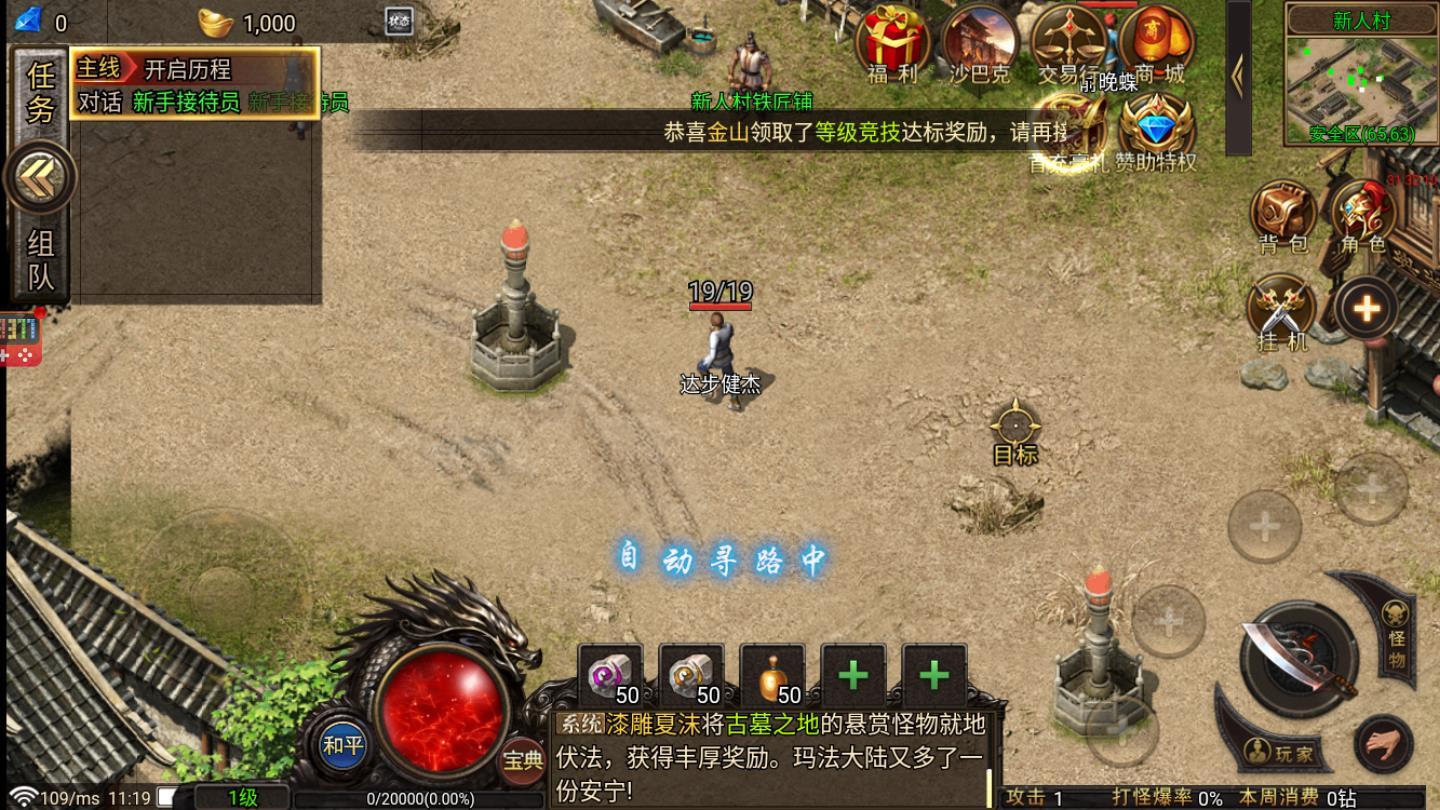The width and height of the screenshot is (1440, 810).
Task: Activate the 挂机 auto-battle icon
Action: point(1282,305)
